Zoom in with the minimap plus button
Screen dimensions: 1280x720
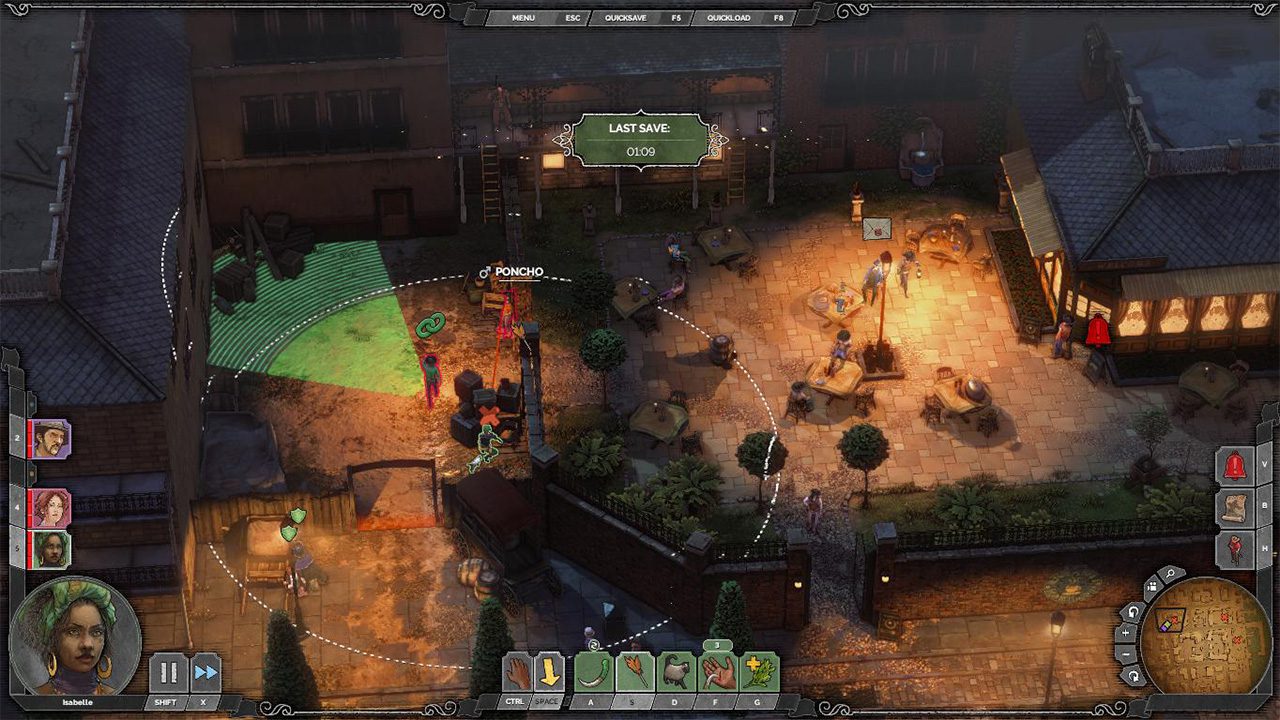point(1126,632)
